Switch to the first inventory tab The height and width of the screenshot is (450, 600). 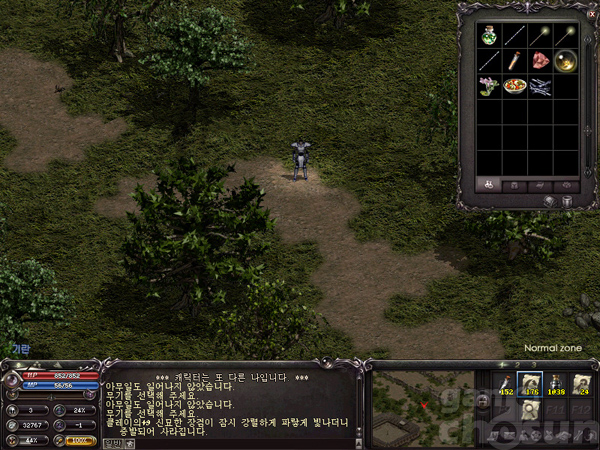pyautogui.click(x=489, y=185)
